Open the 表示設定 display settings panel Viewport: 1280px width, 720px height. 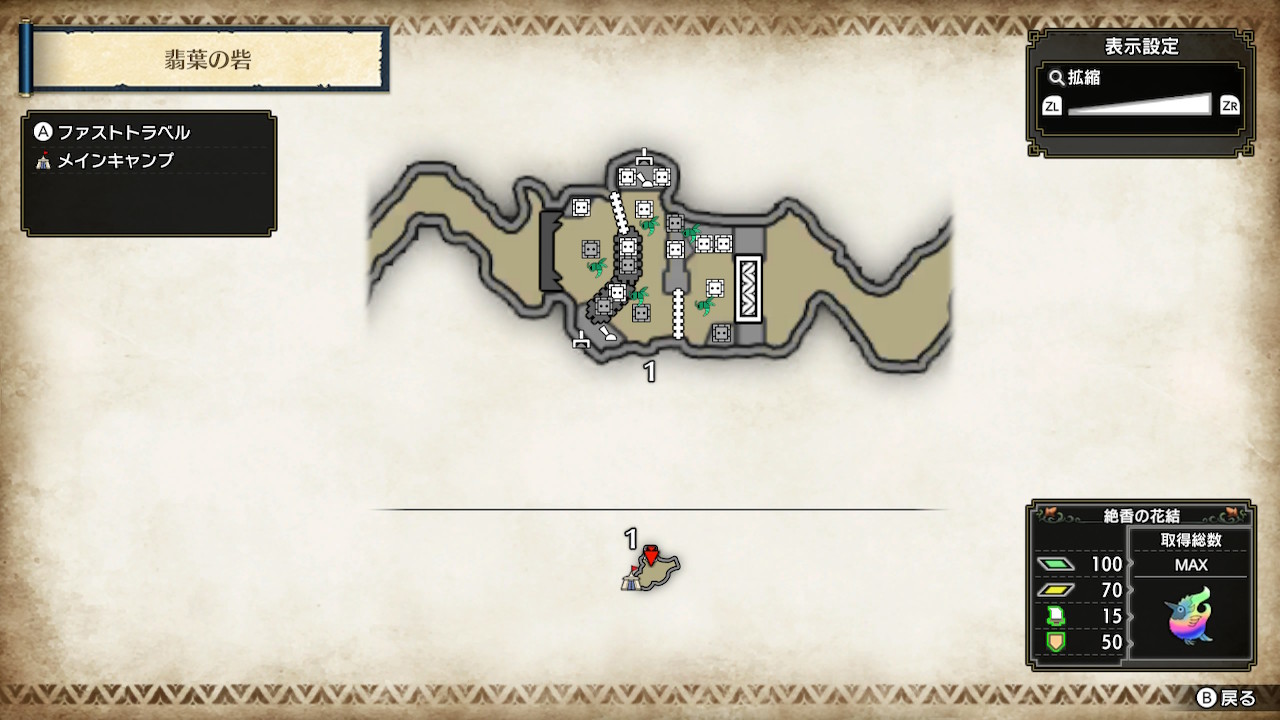pyautogui.click(x=1141, y=46)
